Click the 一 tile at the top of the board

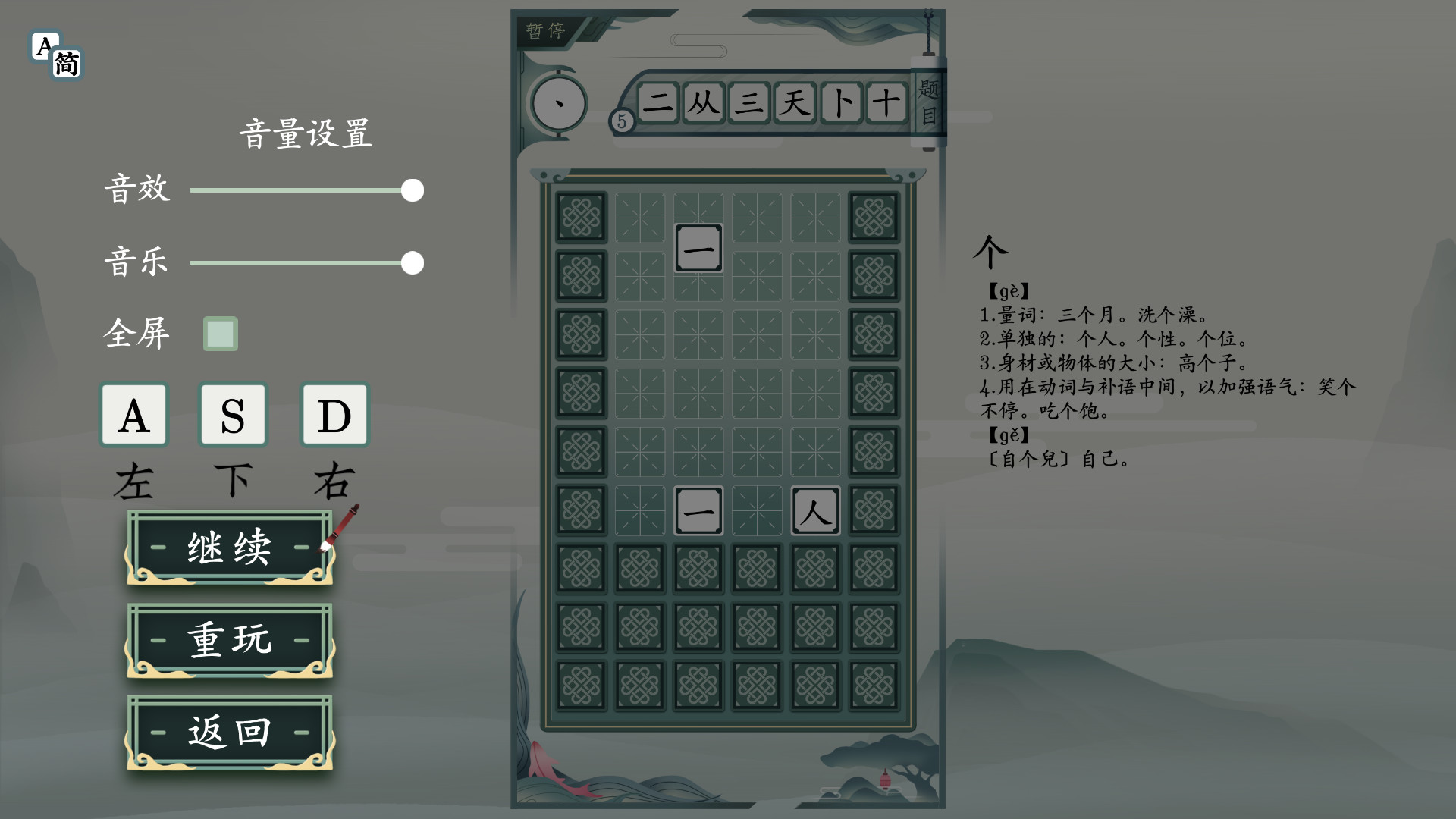pos(698,248)
